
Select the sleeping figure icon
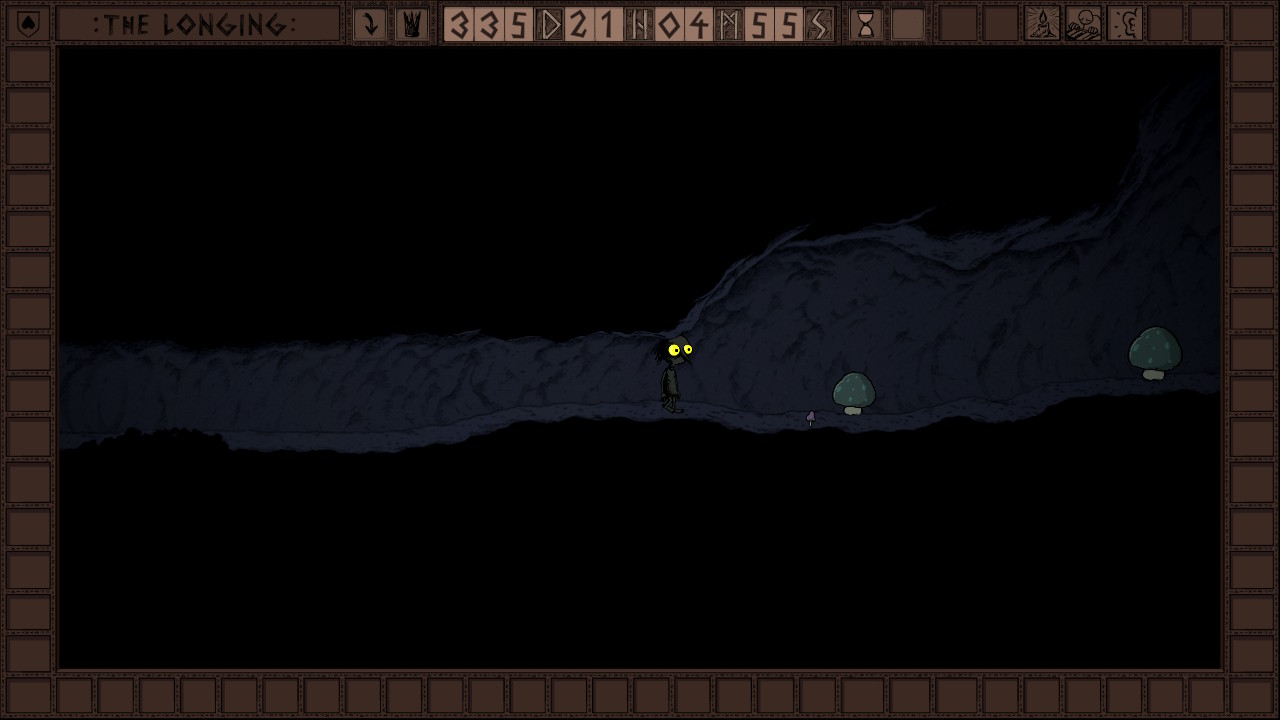point(1084,24)
